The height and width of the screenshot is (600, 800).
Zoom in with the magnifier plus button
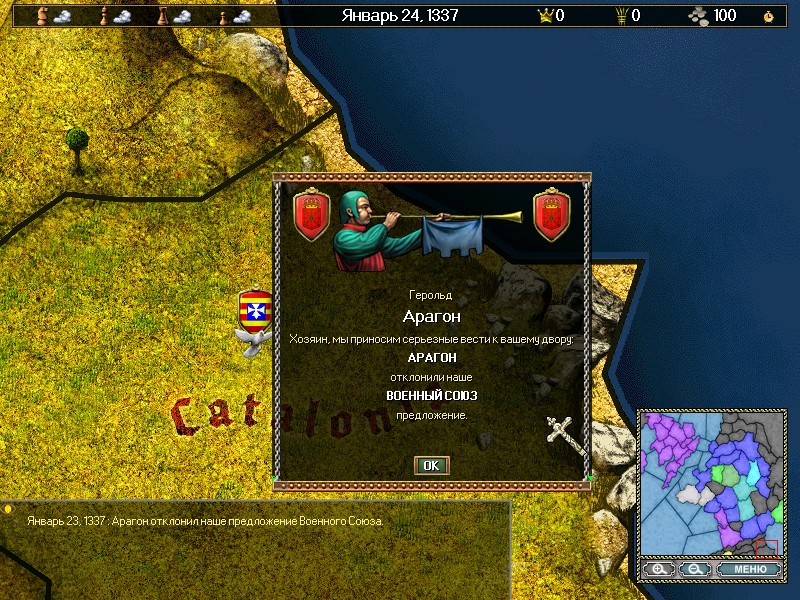[x=658, y=569]
